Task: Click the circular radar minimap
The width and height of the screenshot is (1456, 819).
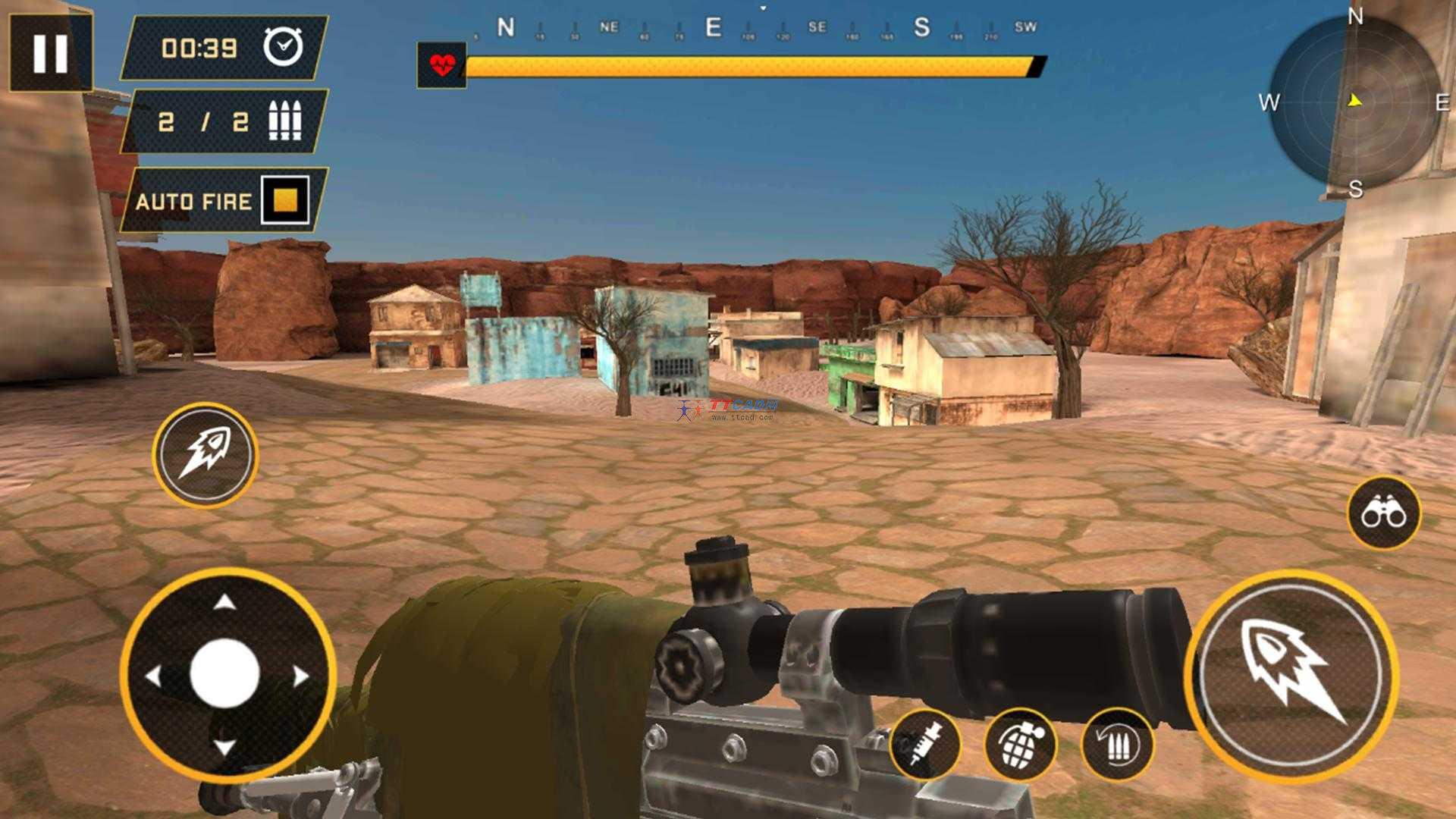Action: pyautogui.click(x=1354, y=102)
